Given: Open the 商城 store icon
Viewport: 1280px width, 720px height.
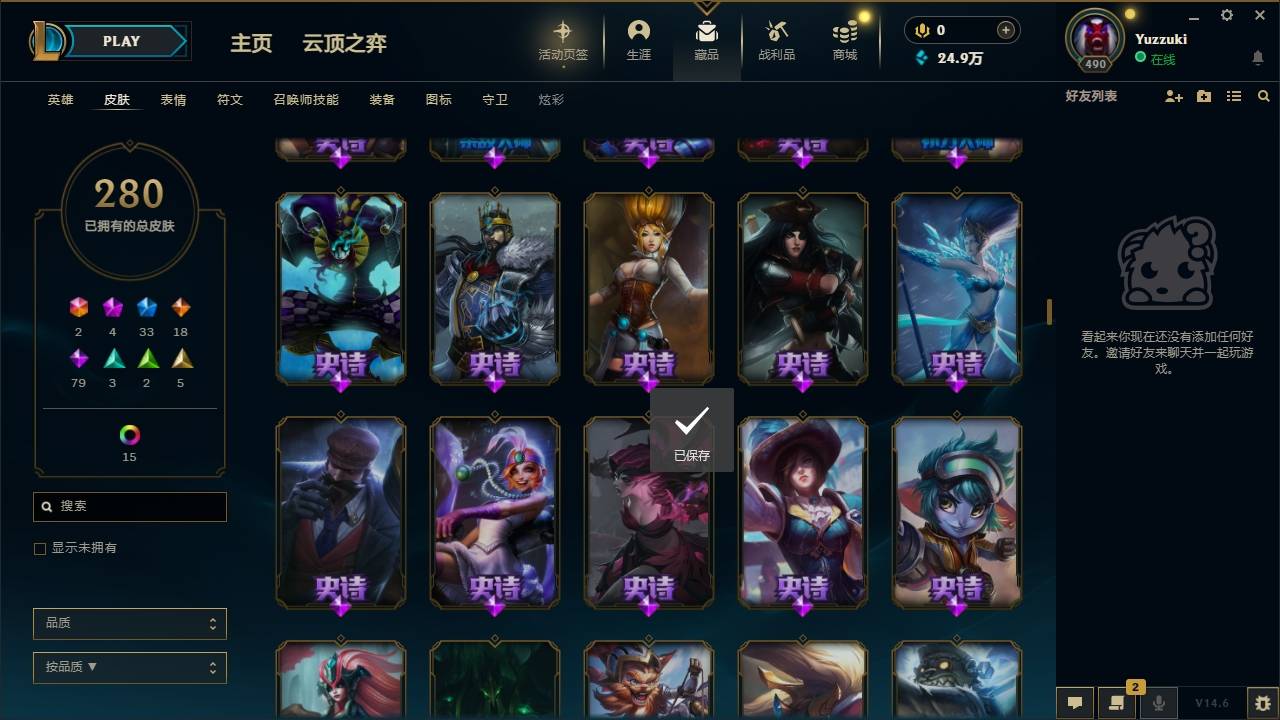Looking at the screenshot, I should click(843, 40).
